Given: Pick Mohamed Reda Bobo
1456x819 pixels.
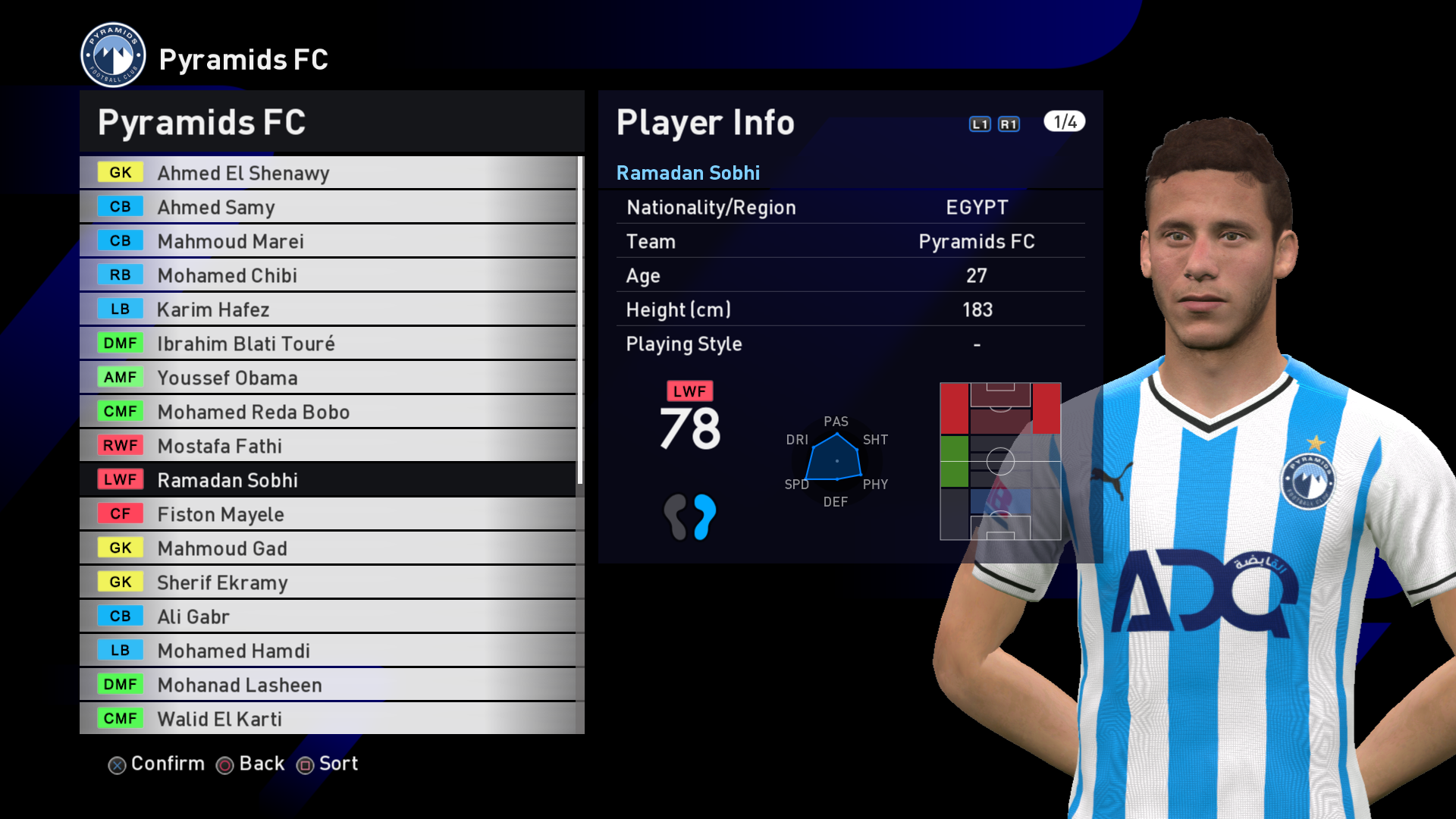Looking at the screenshot, I should coord(328,412).
